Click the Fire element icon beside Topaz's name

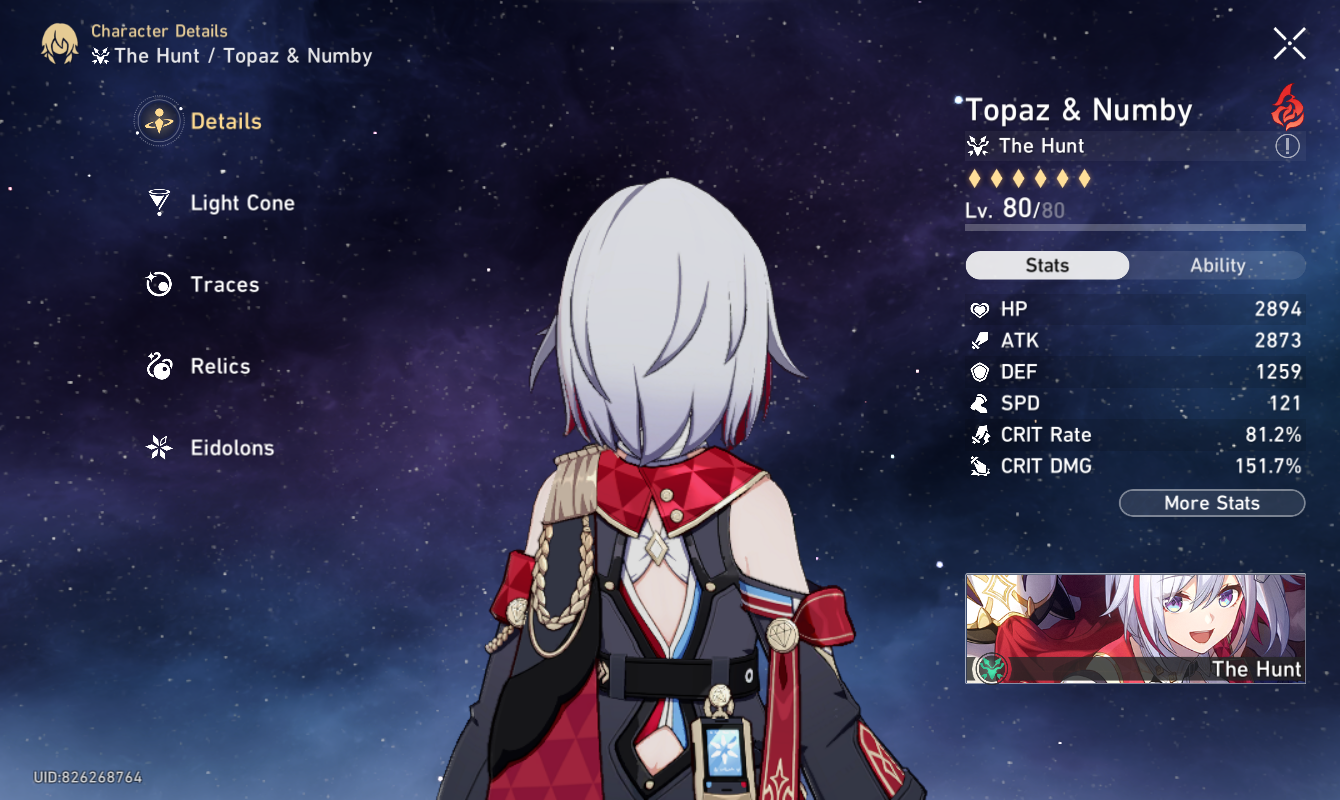click(1288, 110)
